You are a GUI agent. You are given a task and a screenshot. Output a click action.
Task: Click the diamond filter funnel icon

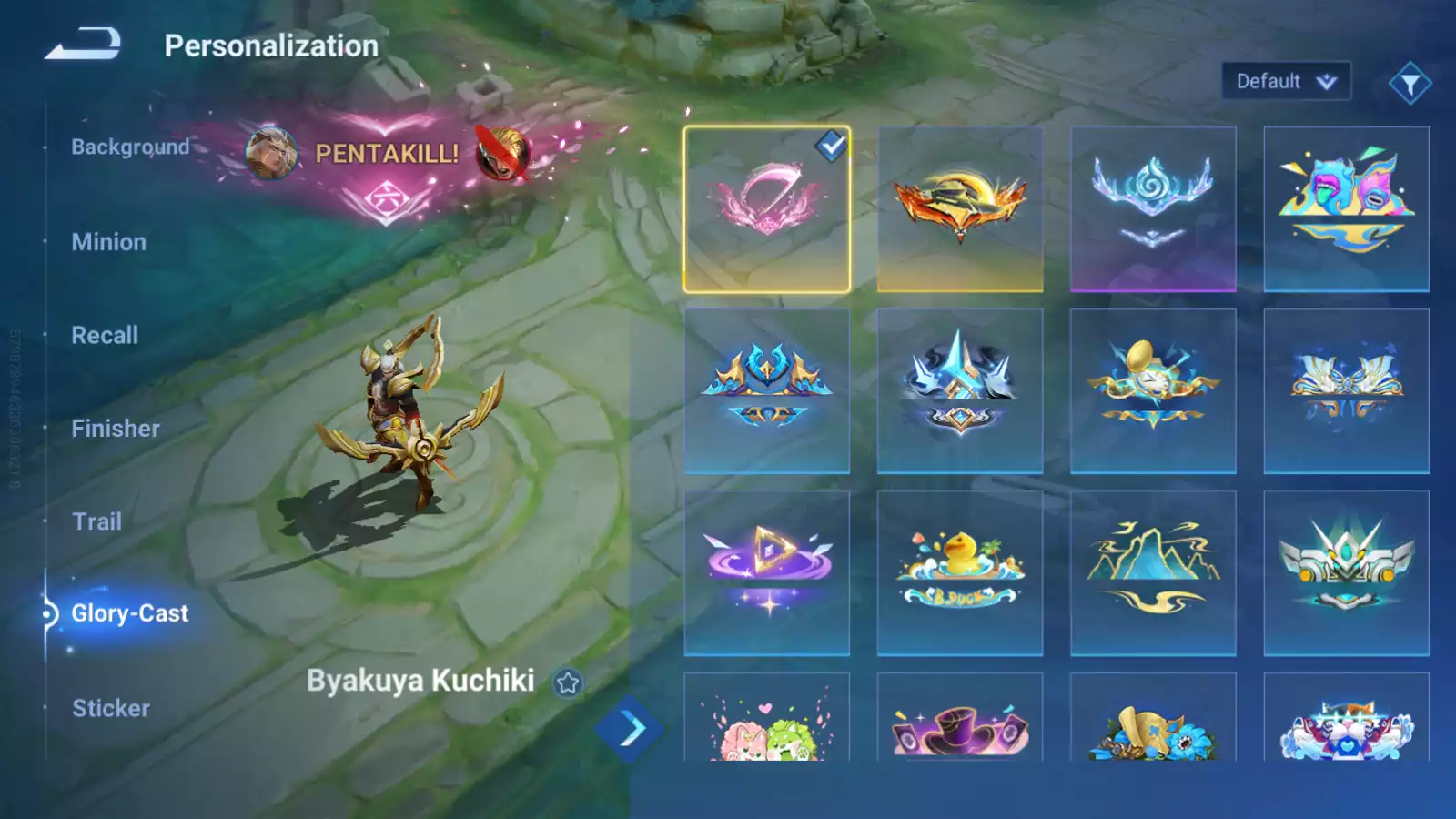(x=1410, y=84)
